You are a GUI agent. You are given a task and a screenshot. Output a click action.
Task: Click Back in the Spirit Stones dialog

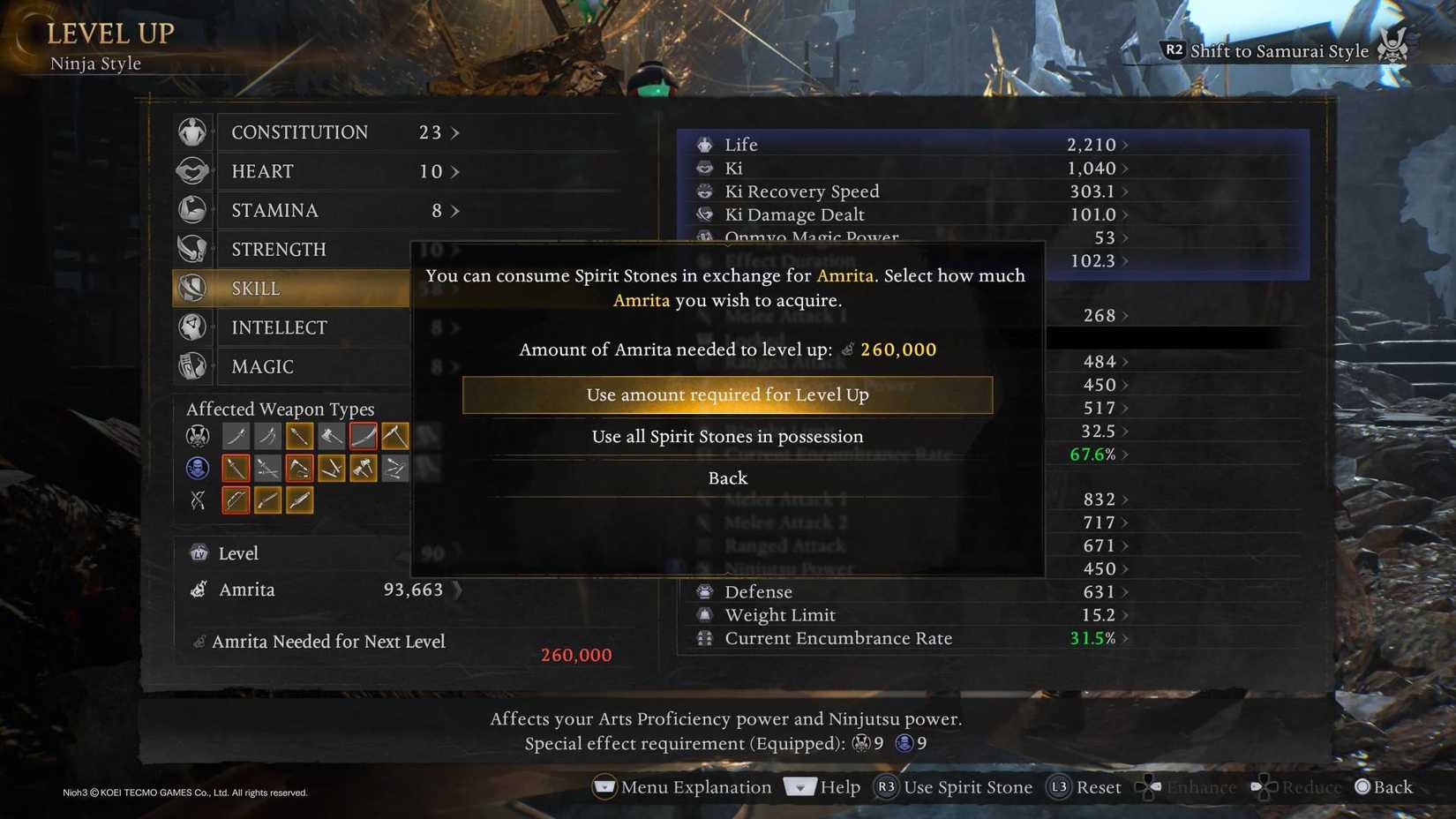pos(727,477)
